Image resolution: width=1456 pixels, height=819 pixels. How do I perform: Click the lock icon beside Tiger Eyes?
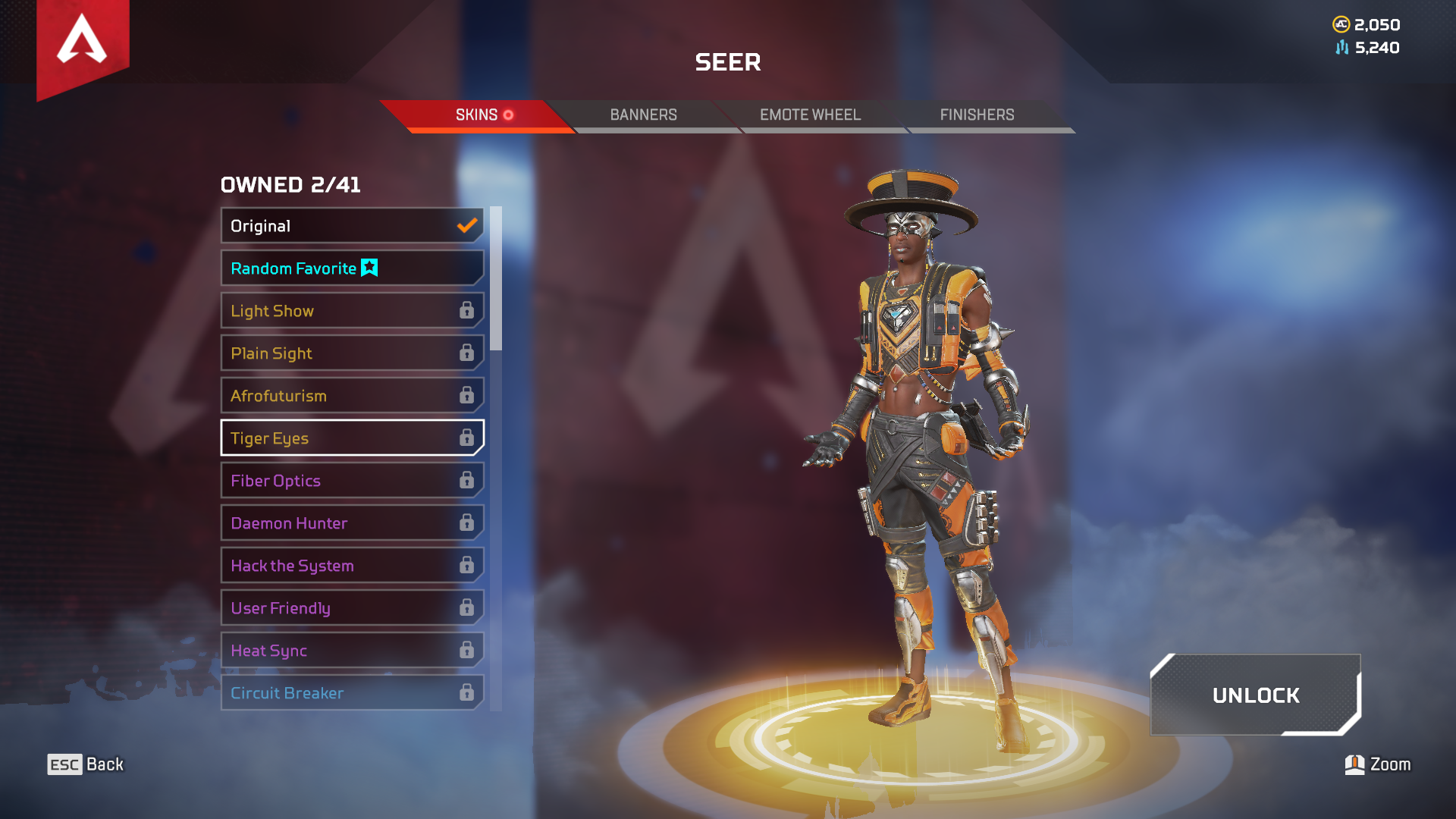[x=466, y=438]
